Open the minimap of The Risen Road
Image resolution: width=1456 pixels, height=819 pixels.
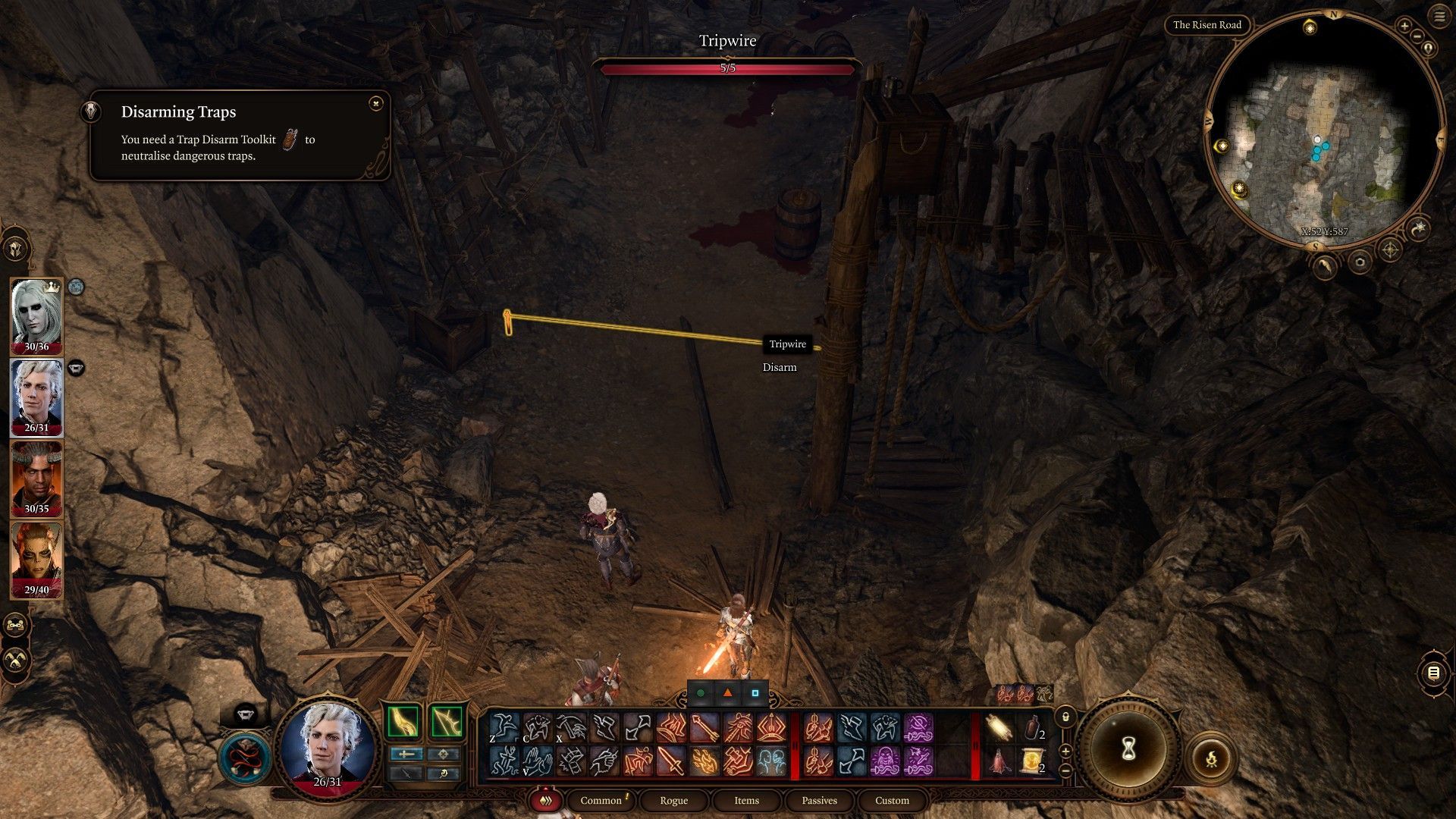[x=1323, y=129]
